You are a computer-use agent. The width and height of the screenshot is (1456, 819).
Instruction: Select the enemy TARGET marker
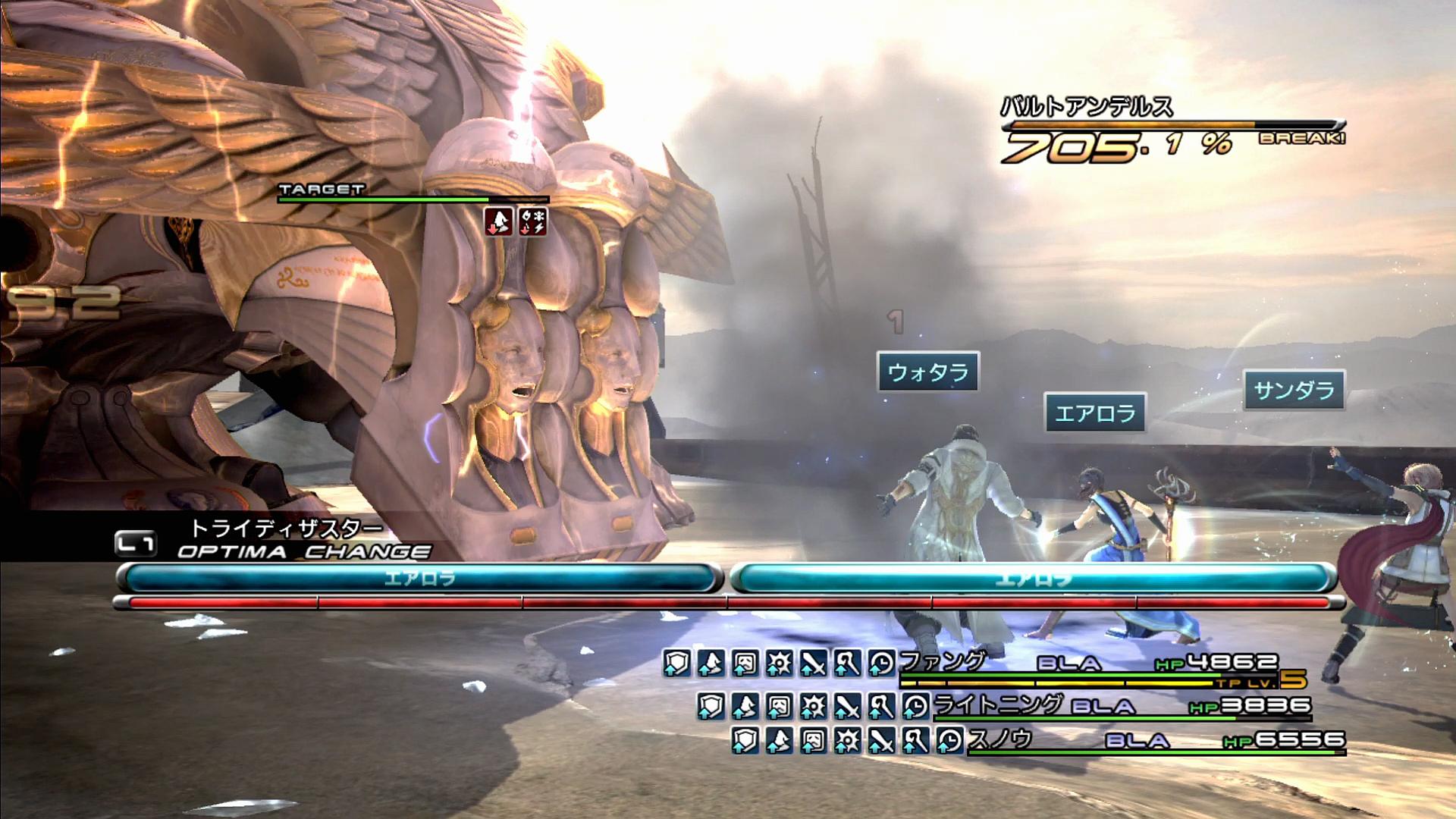322,190
